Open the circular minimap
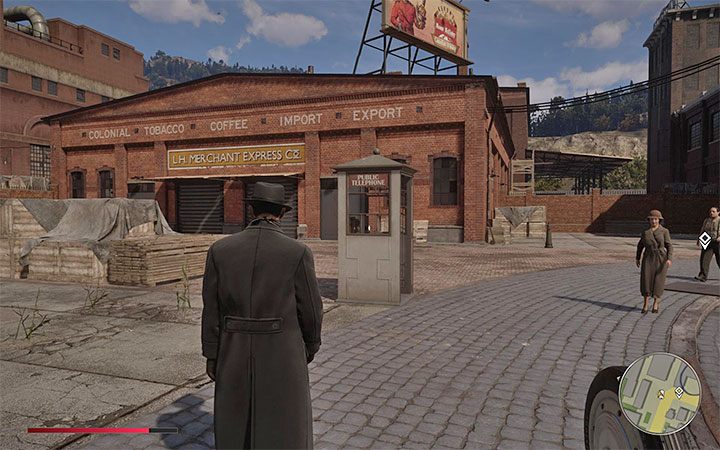The height and width of the screenshot is (450, 720). (x=659, y=393)
